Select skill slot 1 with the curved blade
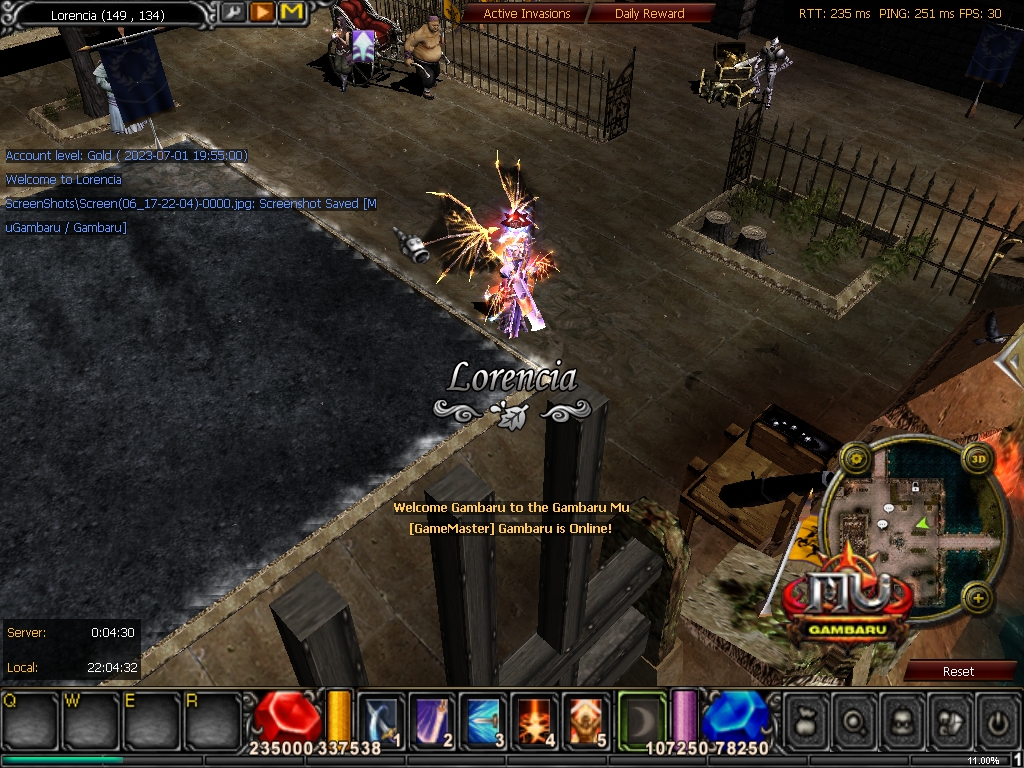 pyautogui.click(x=382, y=718)
